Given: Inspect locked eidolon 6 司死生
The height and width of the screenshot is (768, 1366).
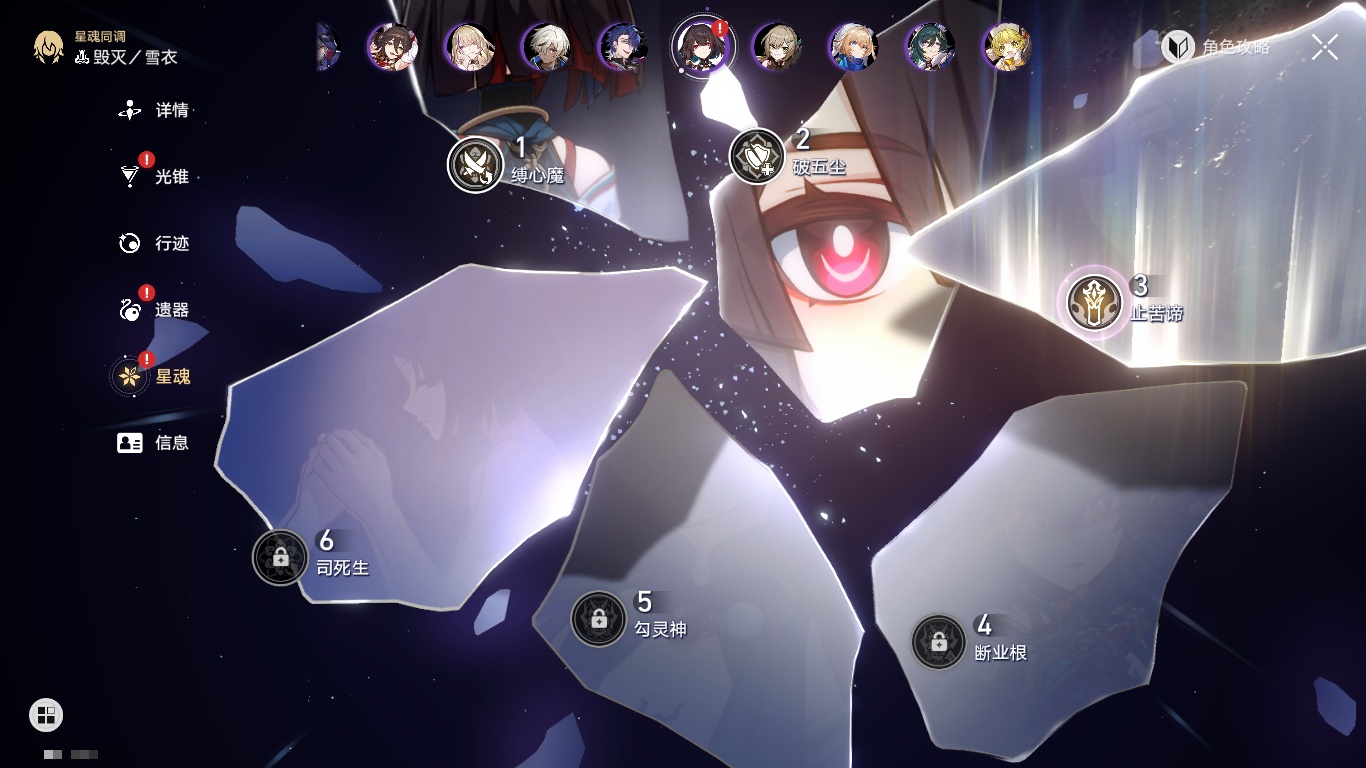Looking at the screenshot, I should coord(280,557).
